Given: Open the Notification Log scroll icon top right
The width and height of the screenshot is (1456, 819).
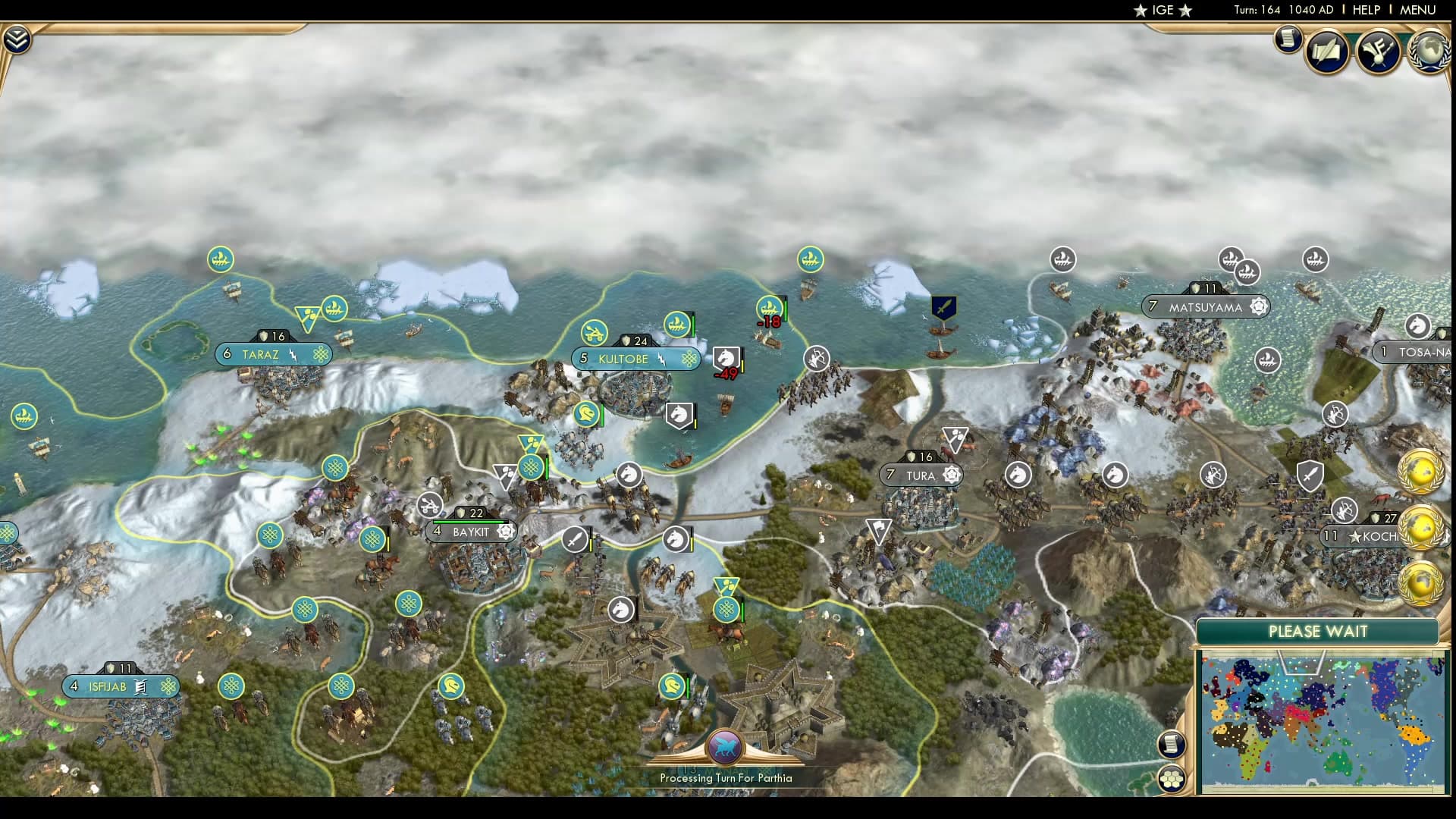Looking at the screenshot, I should (x=1287, y=39).
